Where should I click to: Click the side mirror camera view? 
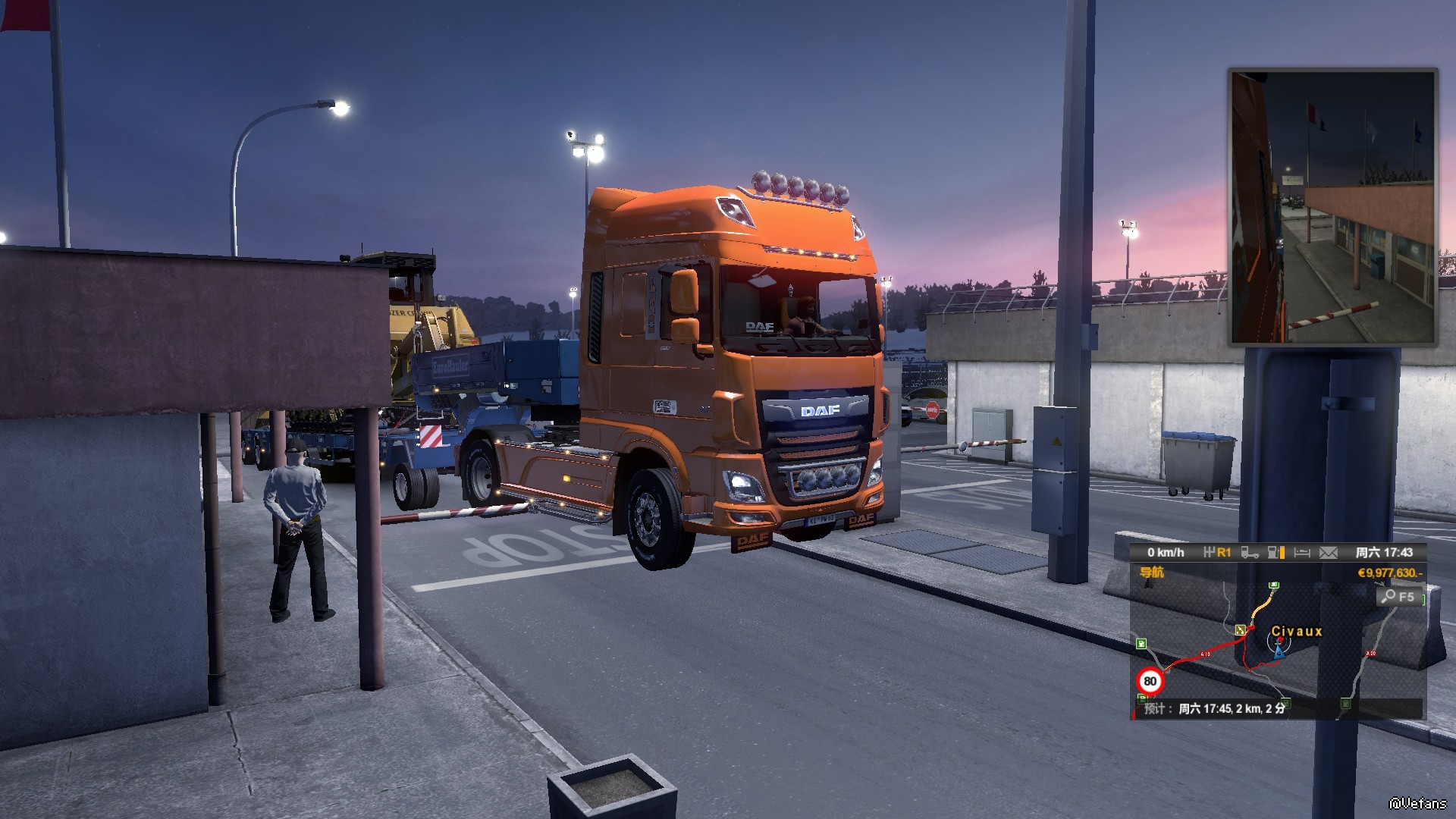[x=1332, y=207]
